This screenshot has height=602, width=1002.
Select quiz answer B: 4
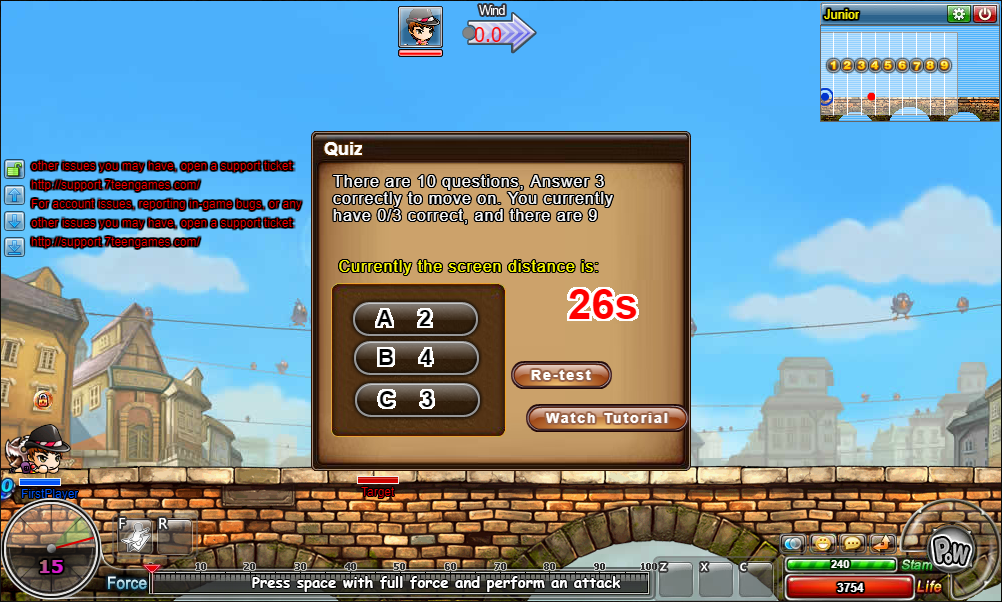coord(415,358)
